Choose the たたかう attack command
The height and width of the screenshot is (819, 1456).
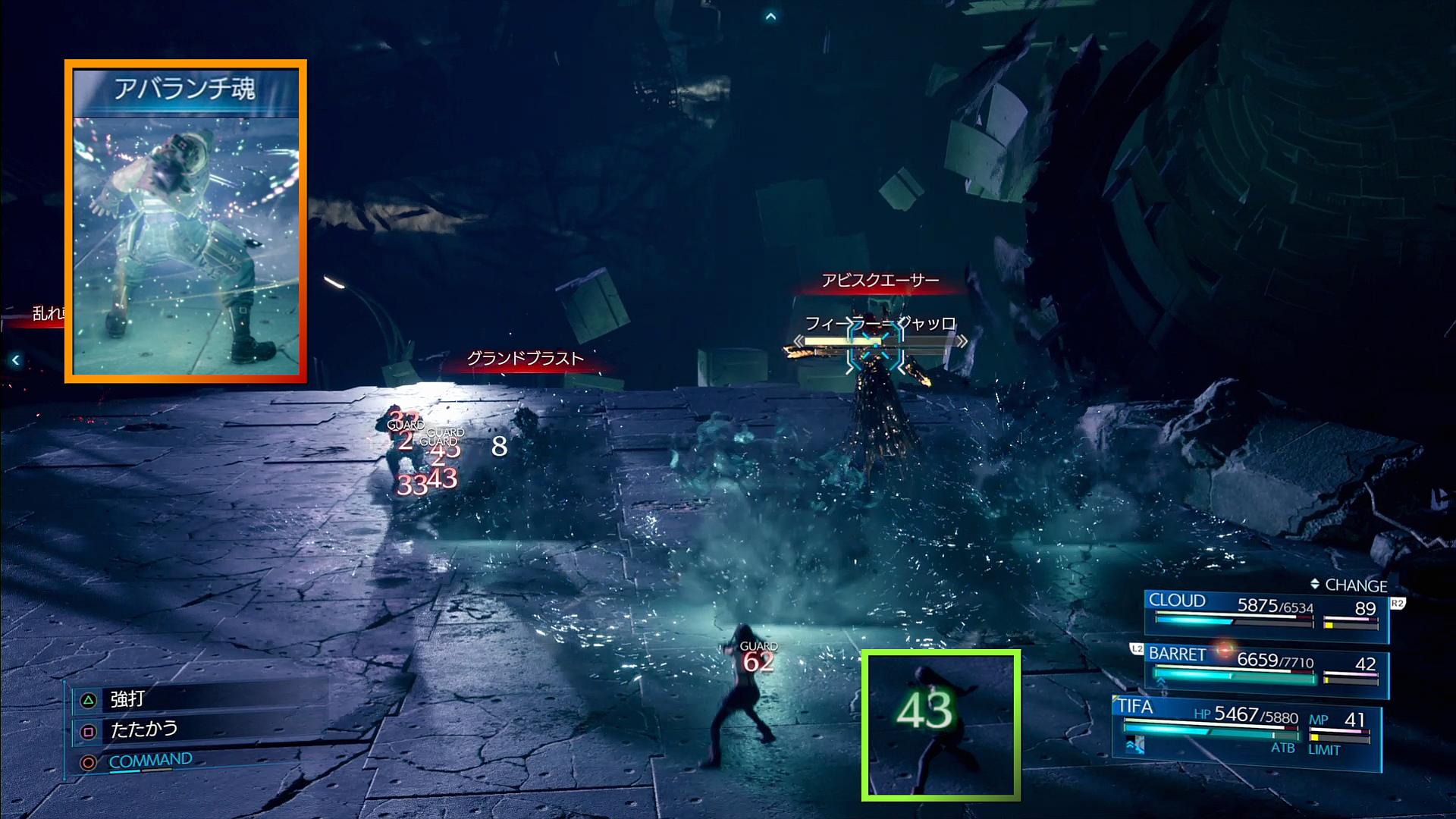click(x=143, y=730)
